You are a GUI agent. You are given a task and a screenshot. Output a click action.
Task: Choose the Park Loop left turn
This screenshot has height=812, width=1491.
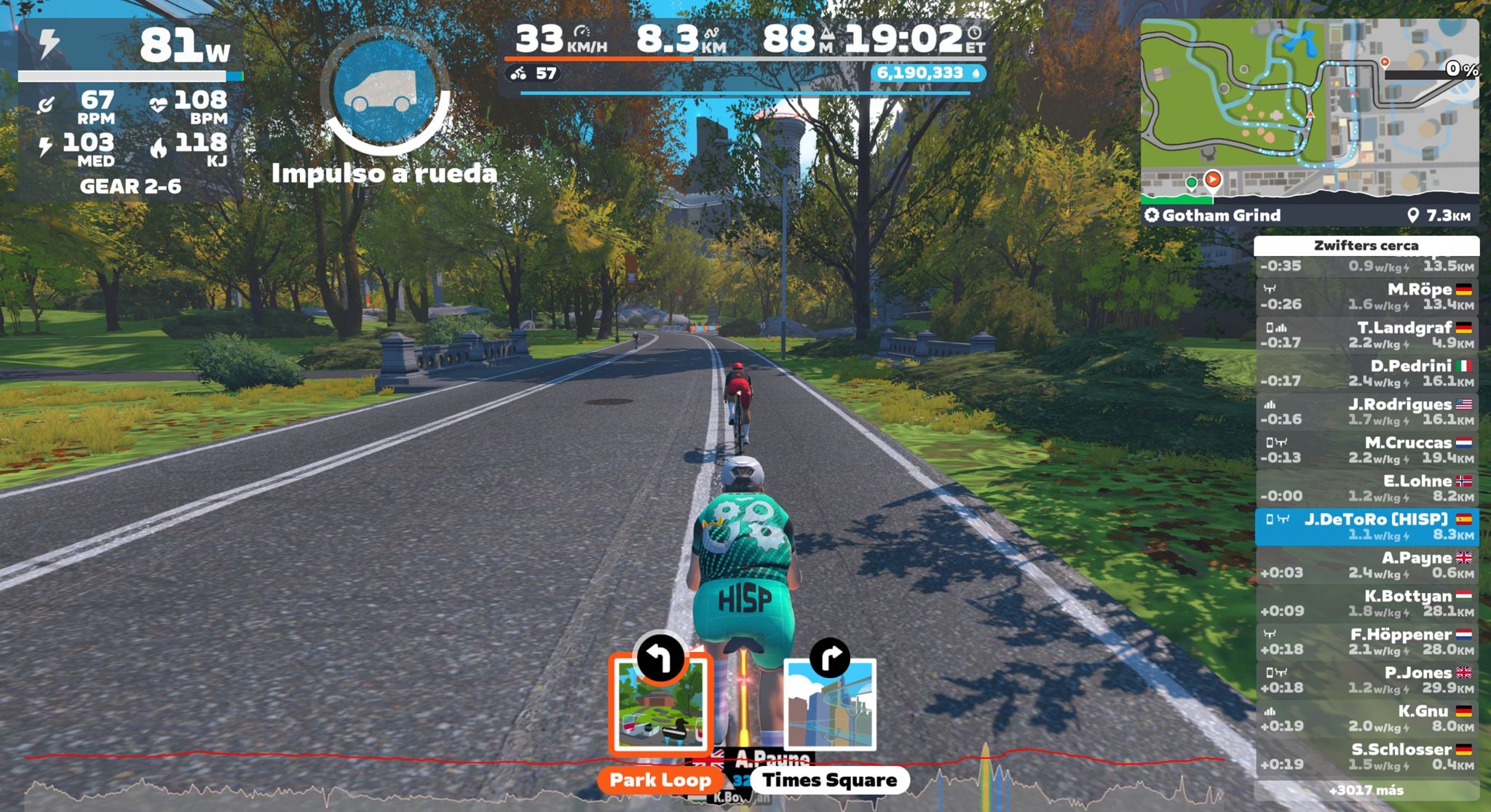[660, 704]
